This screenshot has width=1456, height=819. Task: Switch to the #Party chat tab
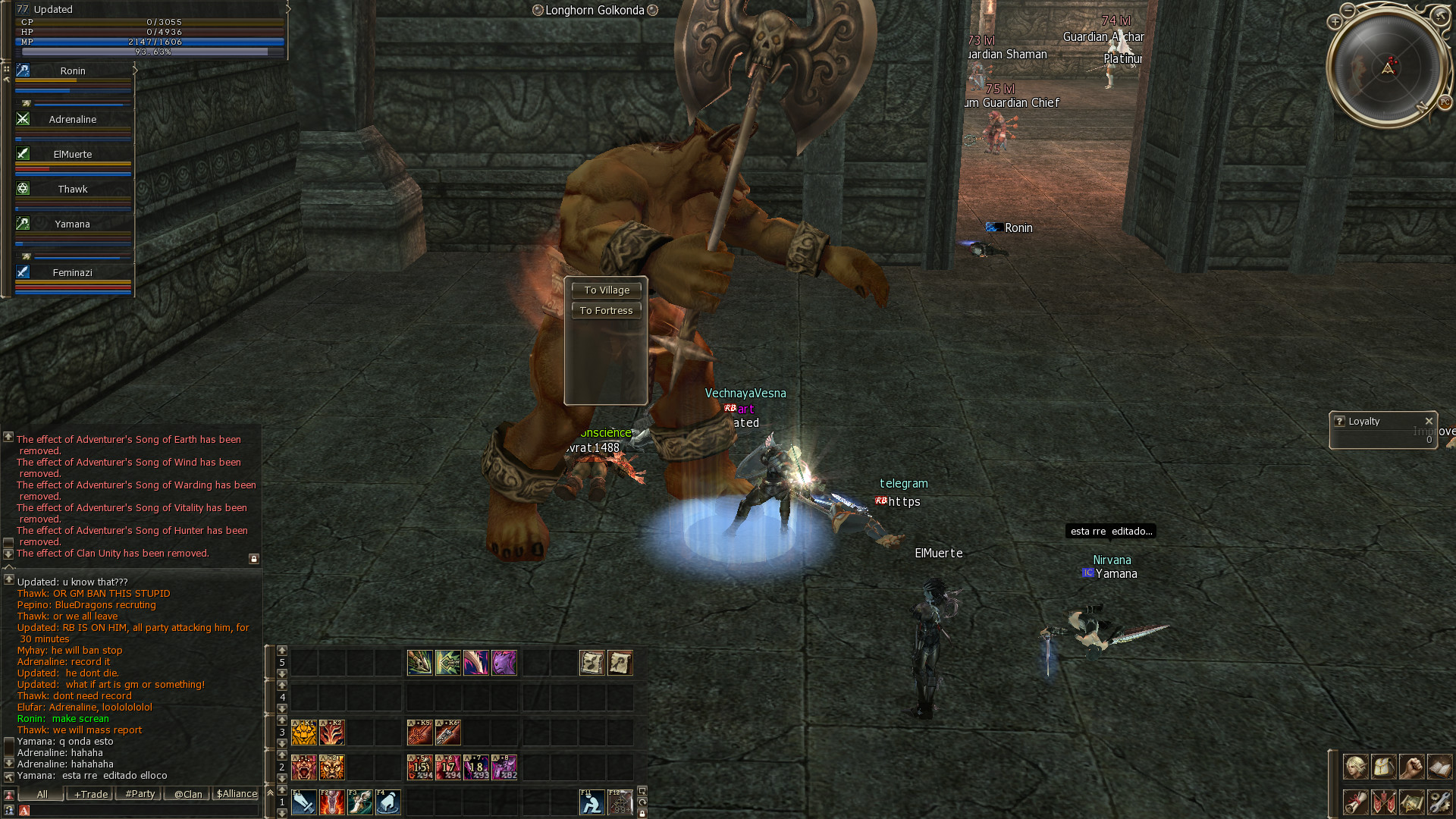point(140,794)
